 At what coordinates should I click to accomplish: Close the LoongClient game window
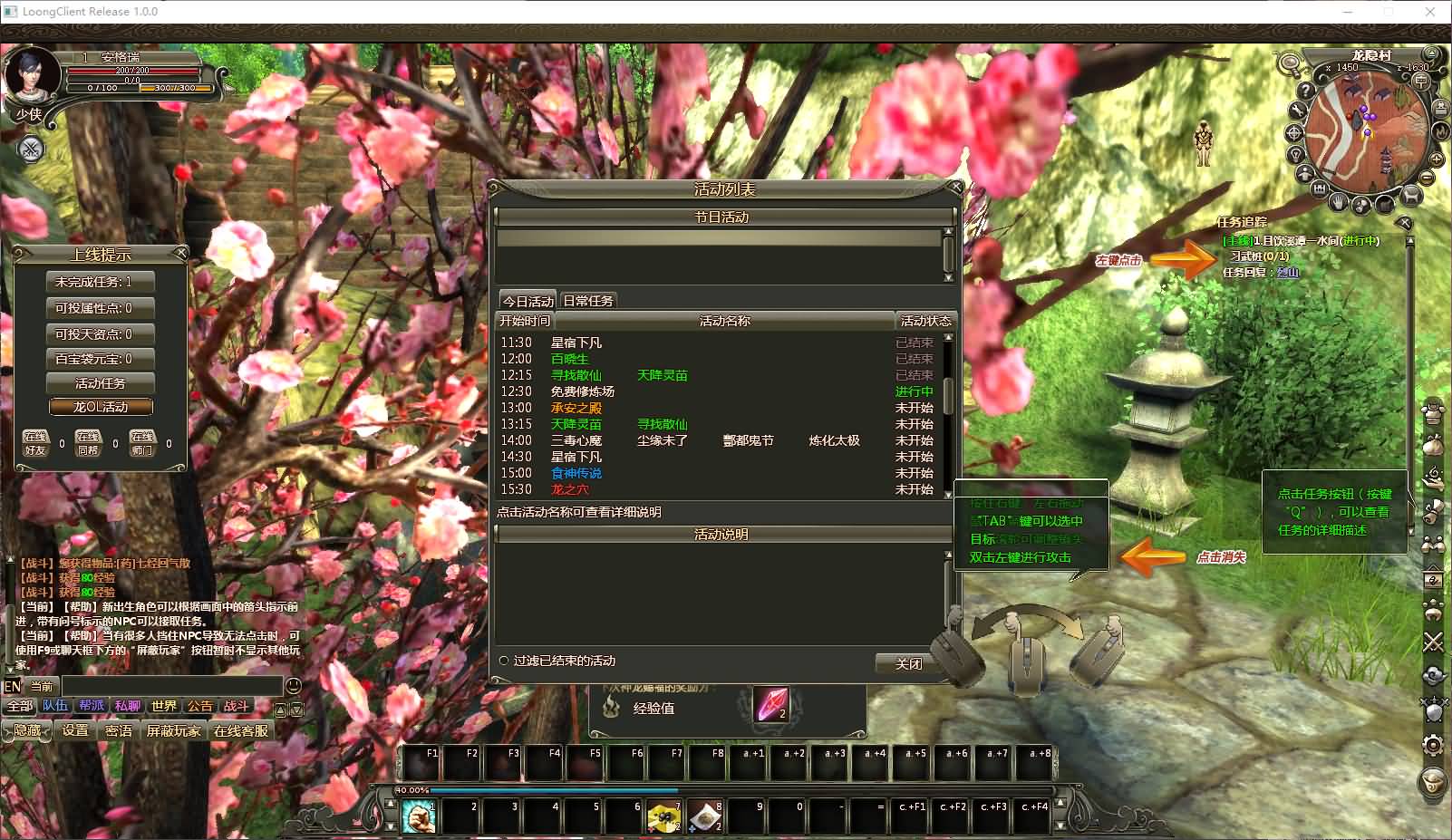(1430, 12)
